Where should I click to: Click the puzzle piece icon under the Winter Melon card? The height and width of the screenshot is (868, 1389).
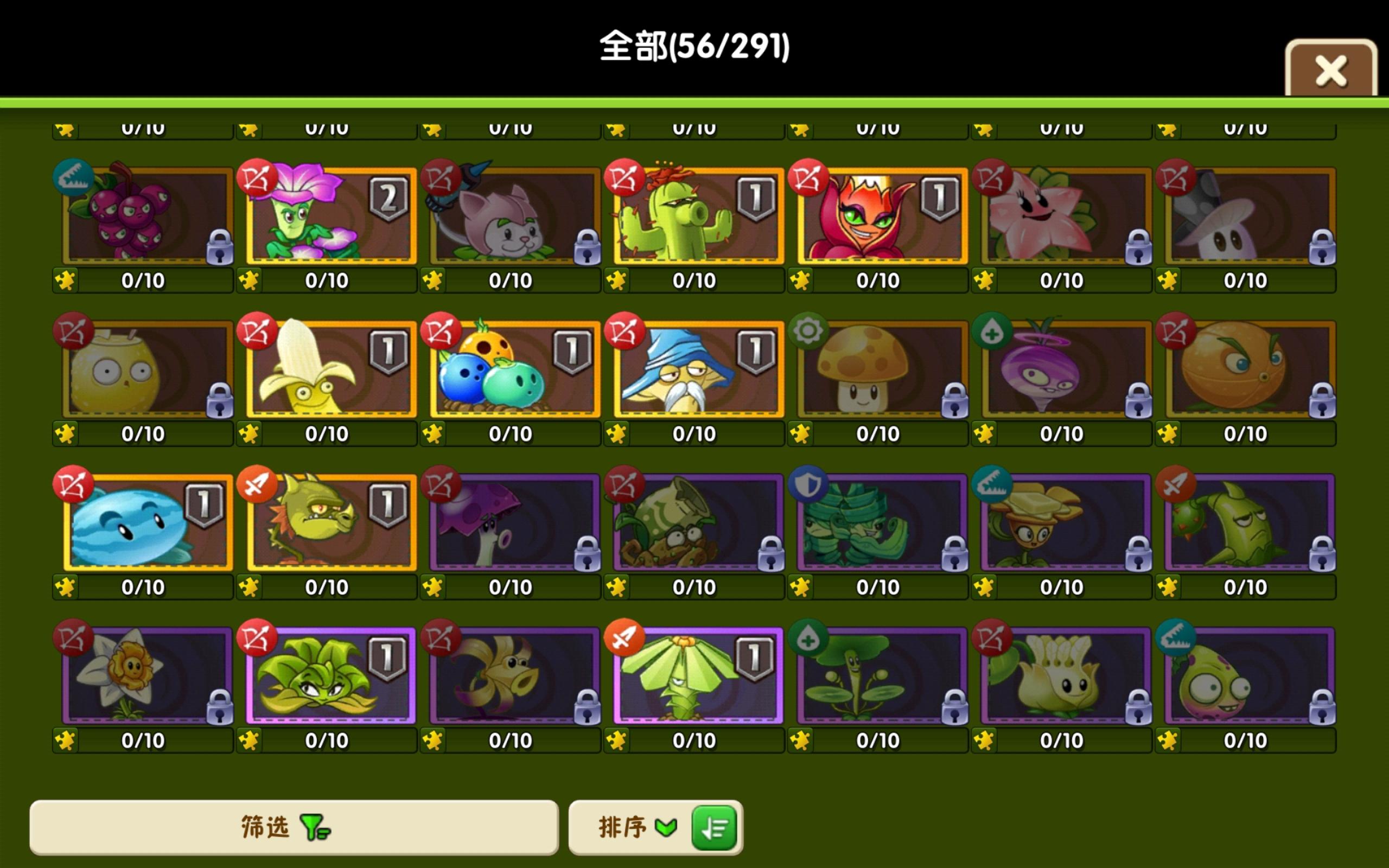pos(65,586)
